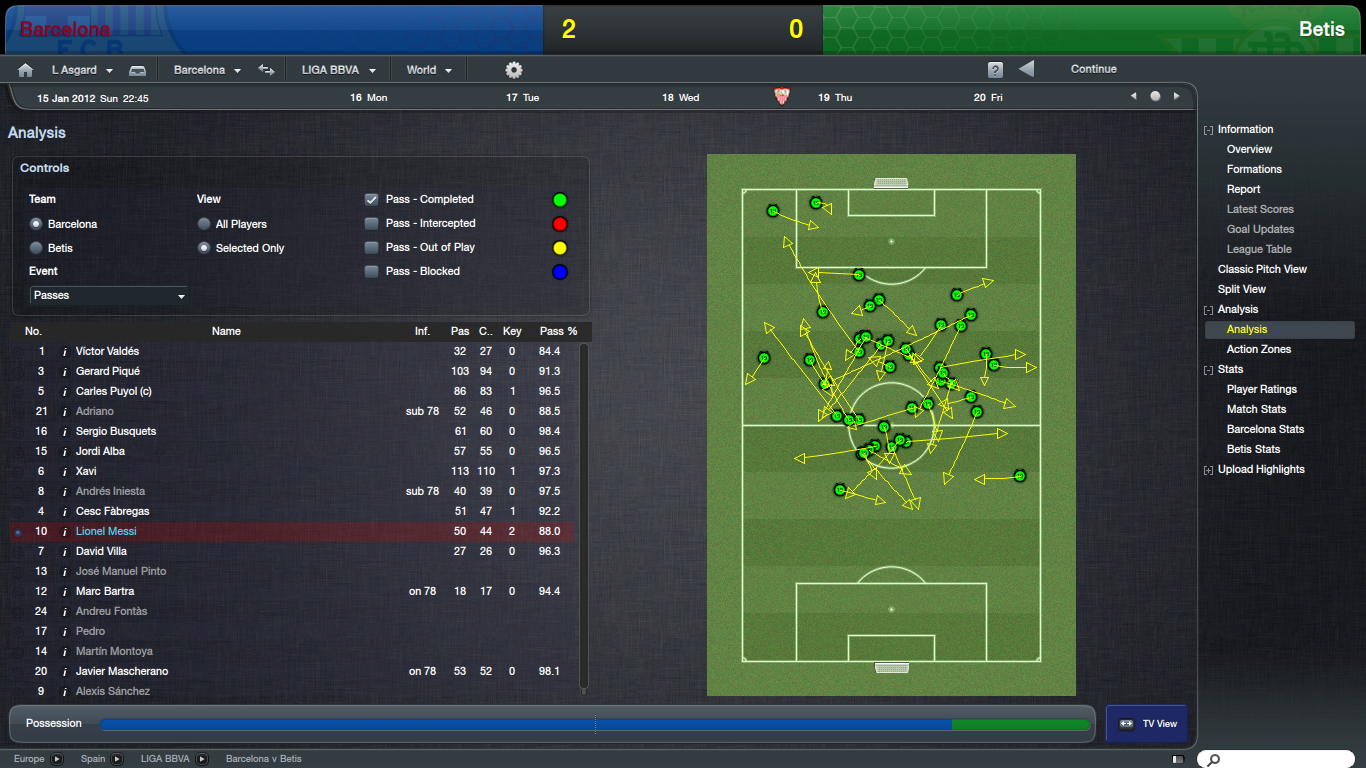Viewport: 1366px width, 768px height.
Task: Open the LIGA BBVA dropdown menu
Action: 338,70
